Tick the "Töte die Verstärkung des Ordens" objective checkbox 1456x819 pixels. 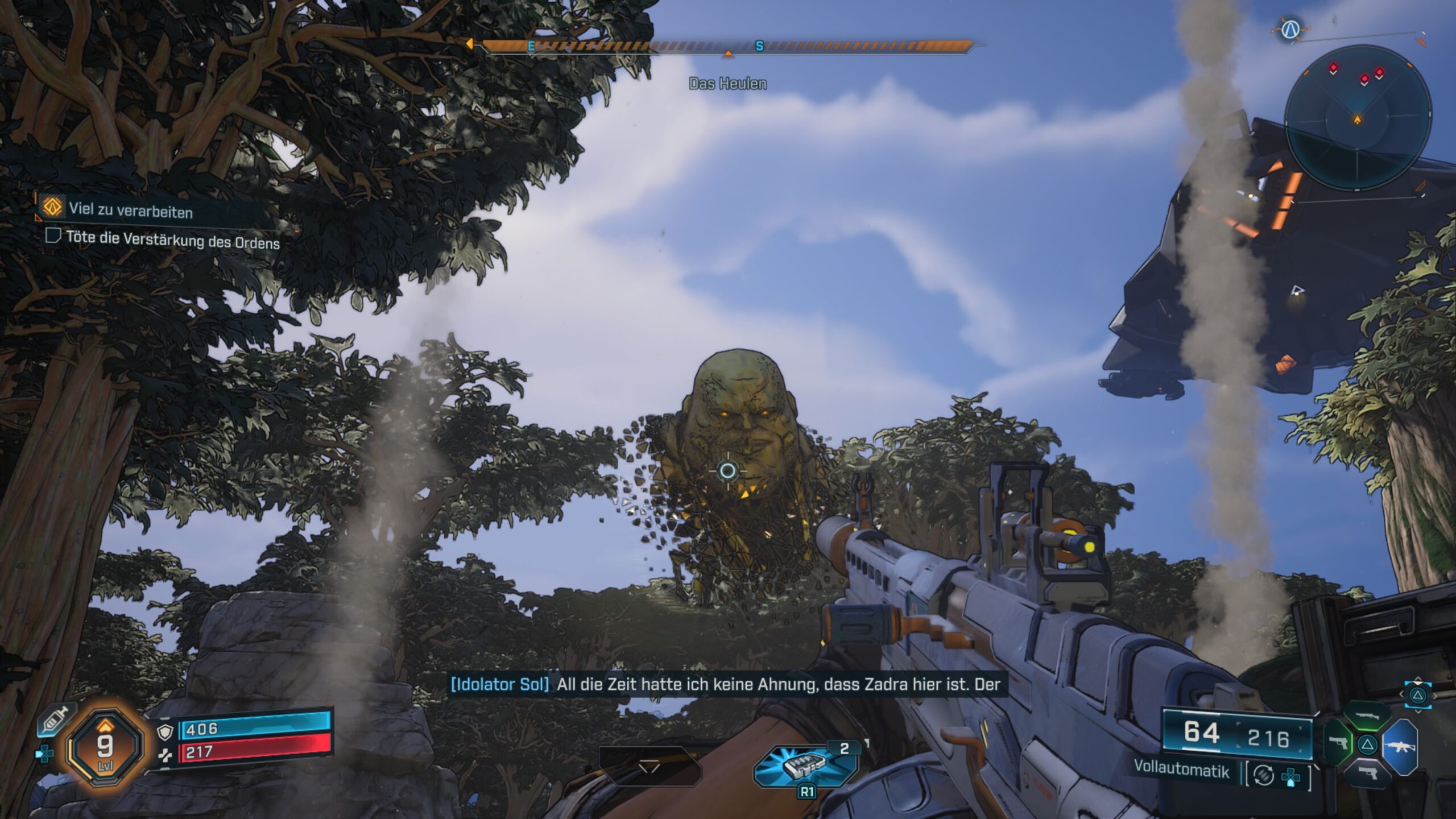click(x=53, y=235)
